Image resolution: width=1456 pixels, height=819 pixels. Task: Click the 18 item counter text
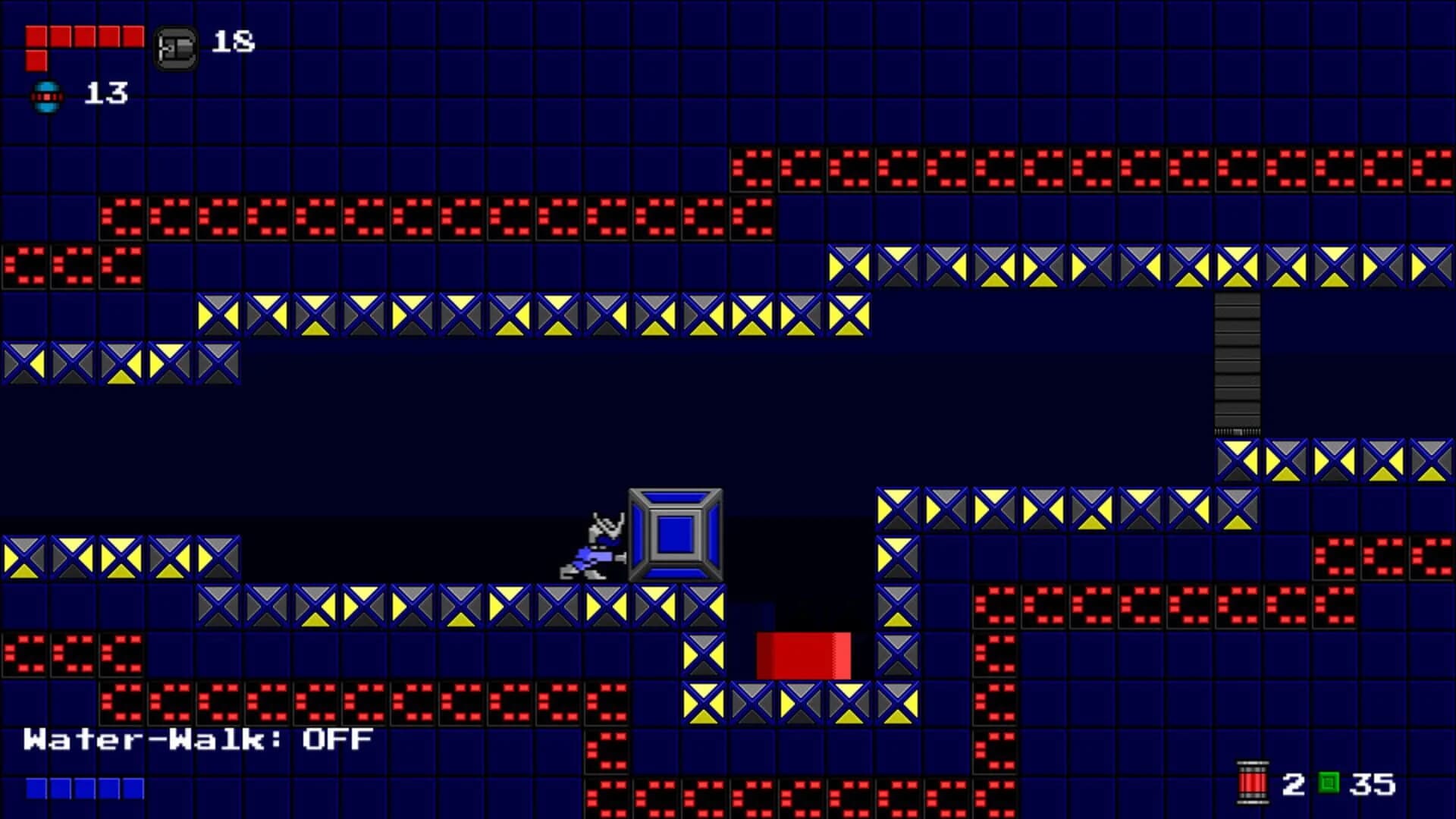[x=231, y=43]
